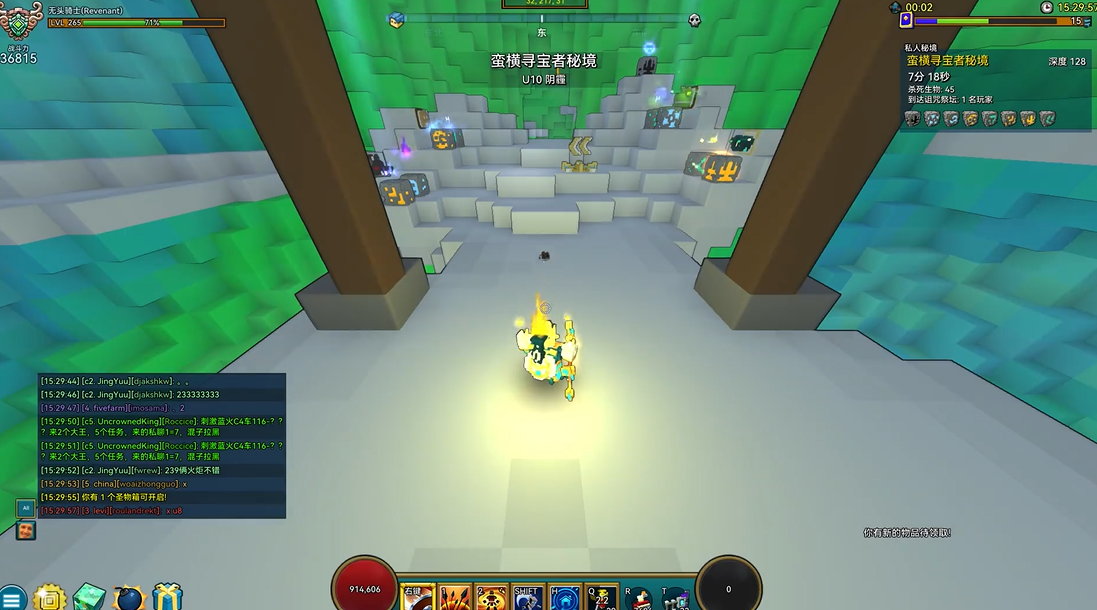The height and width of the screenshot is (610, 1097).
Task: Click the player face chat icon
Action: pyautogui.click(x=26, y=530)
